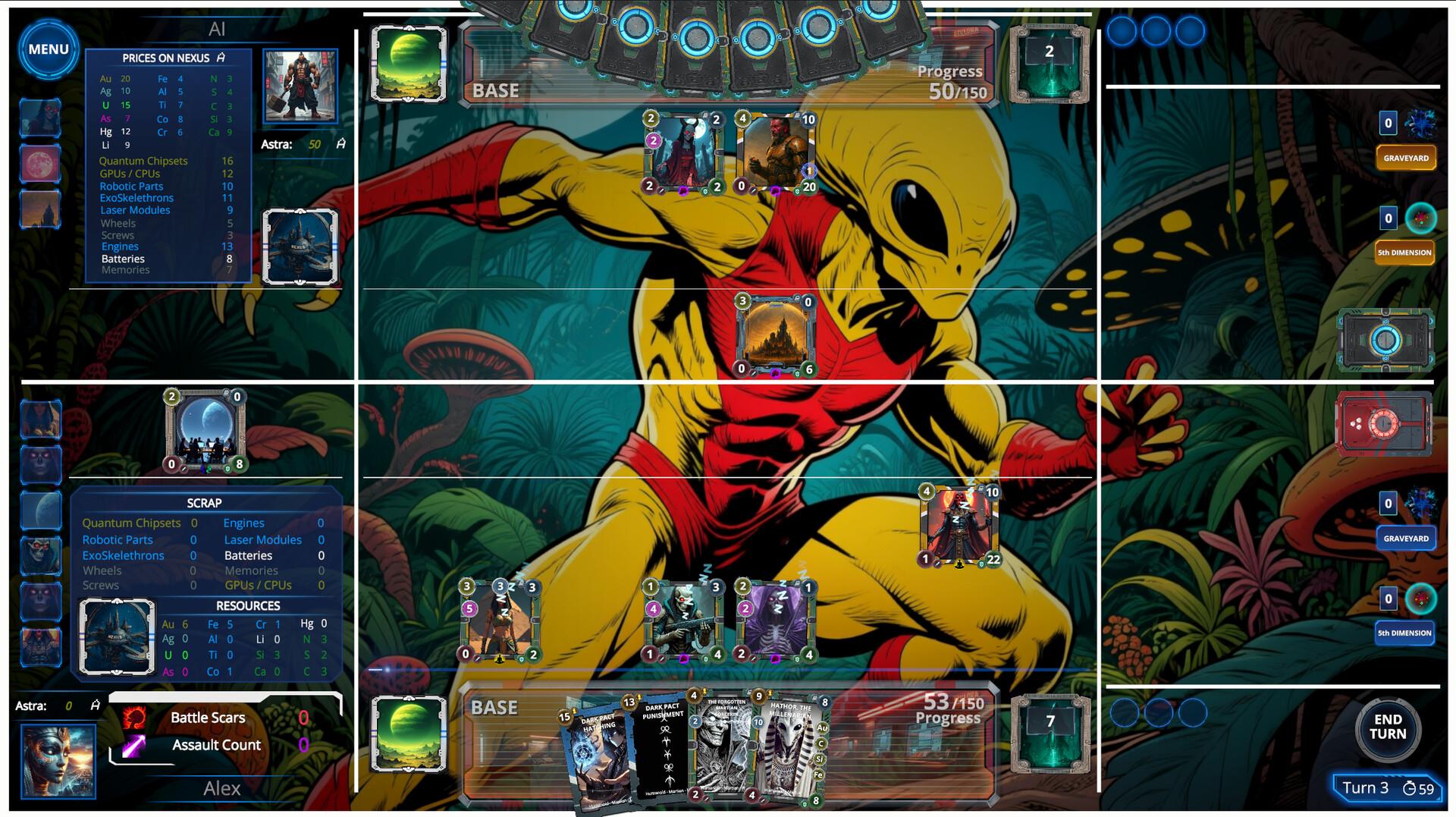
Task: Select the purple skeletal wraith unit card
Action: [775, 621]
